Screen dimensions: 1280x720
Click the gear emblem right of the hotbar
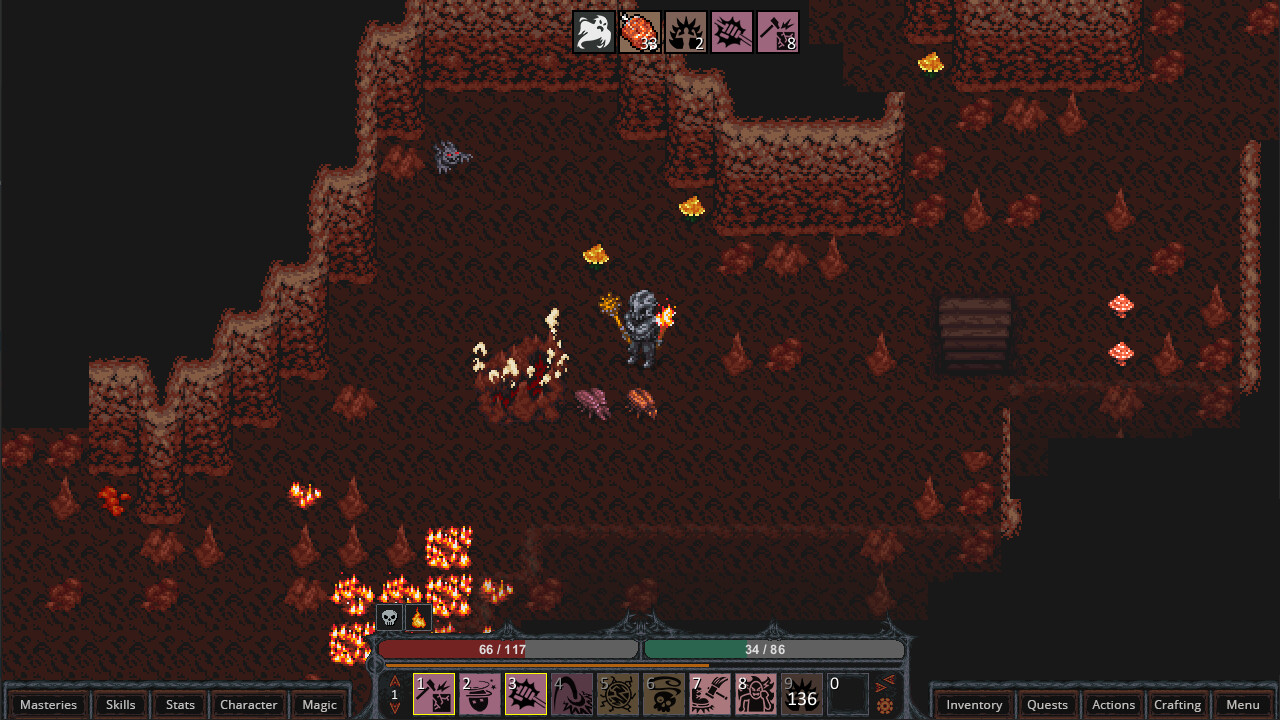click(884, 706)
